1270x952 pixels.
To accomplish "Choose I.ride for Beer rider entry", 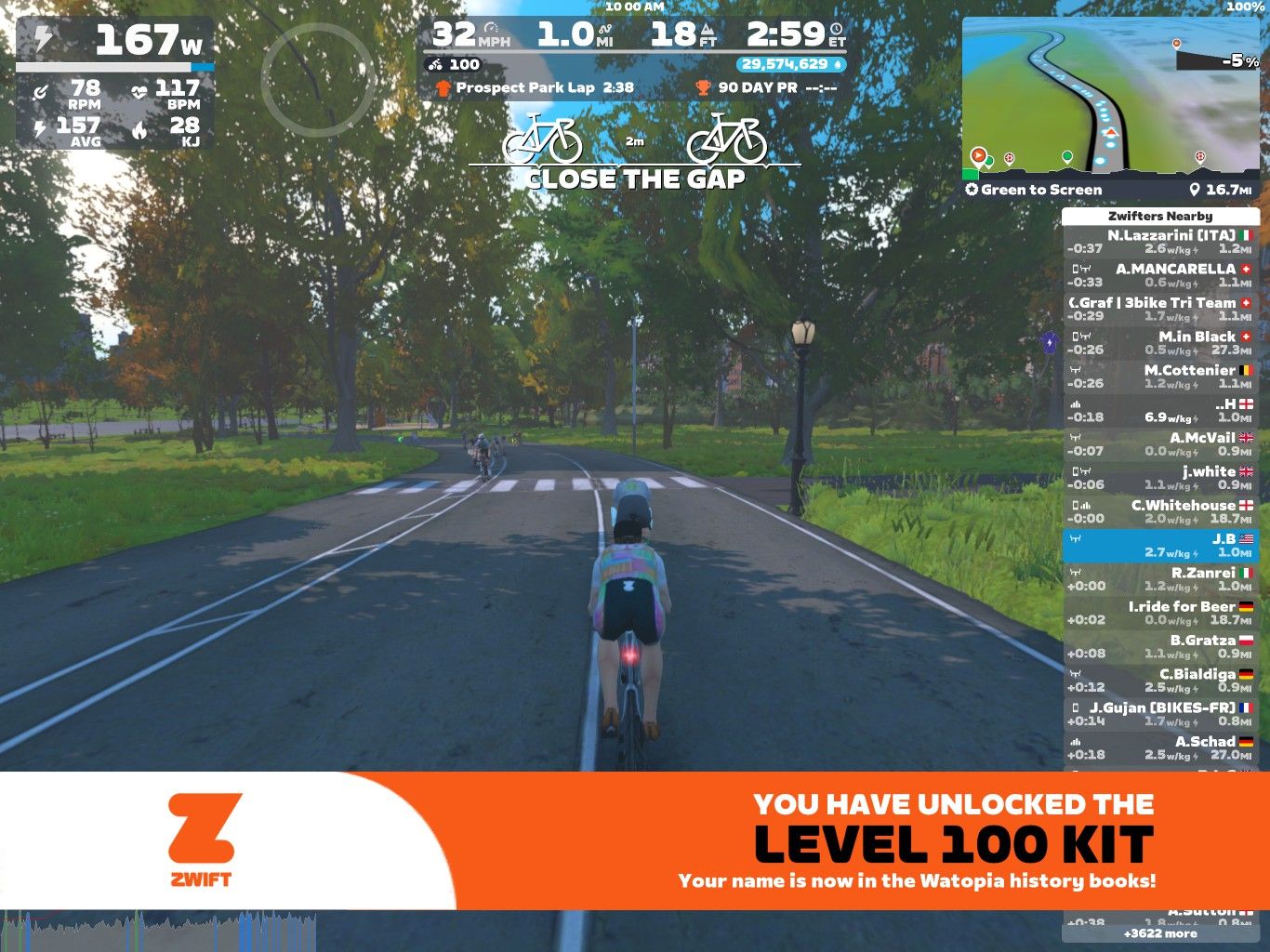I will click(x=1159, y=613).
